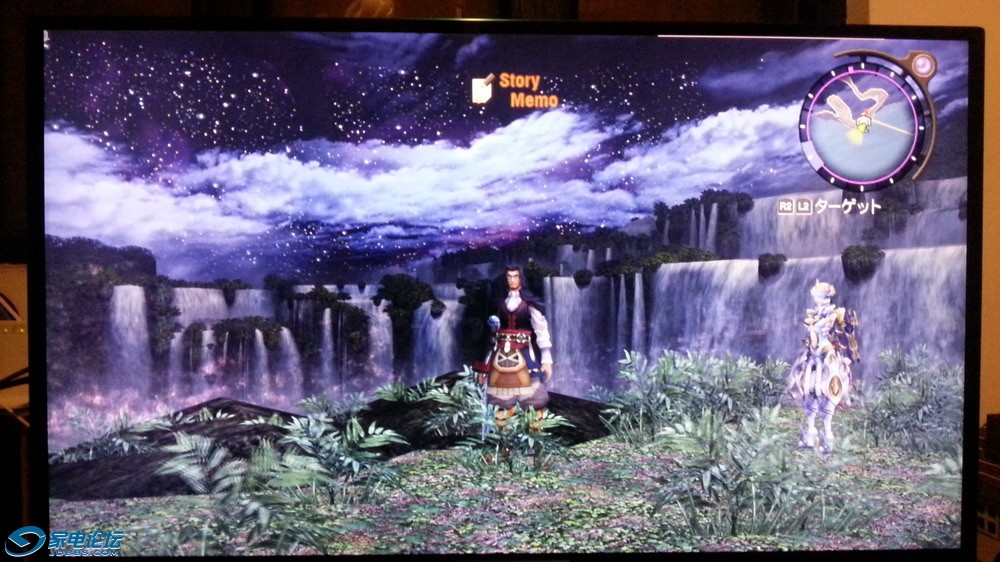1000x562 pixels.
Task: Select the purple orb icon above the minimap
Action: pyautogui.click(x=923, y=66)
